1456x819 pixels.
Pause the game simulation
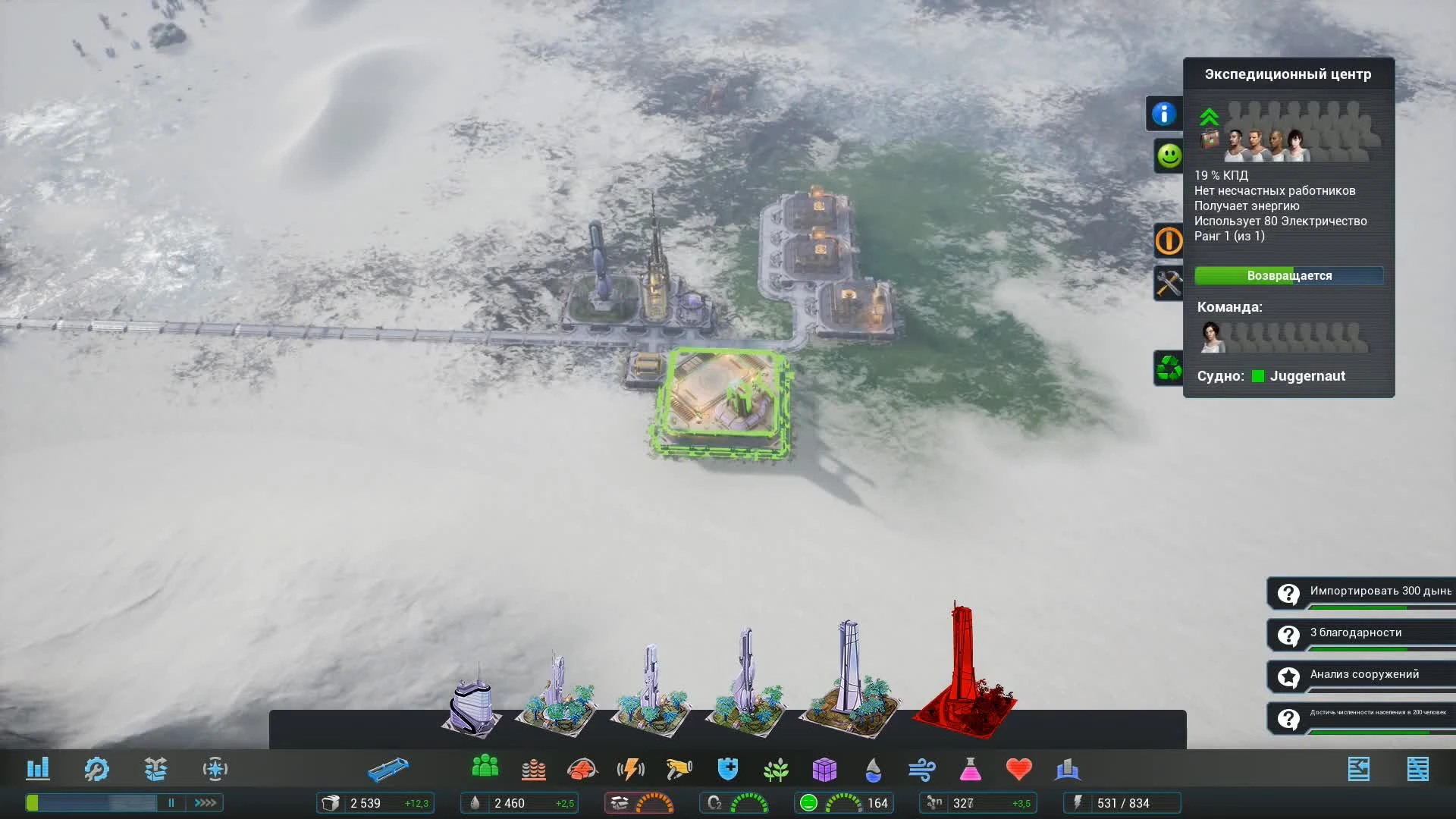[171, 802]
